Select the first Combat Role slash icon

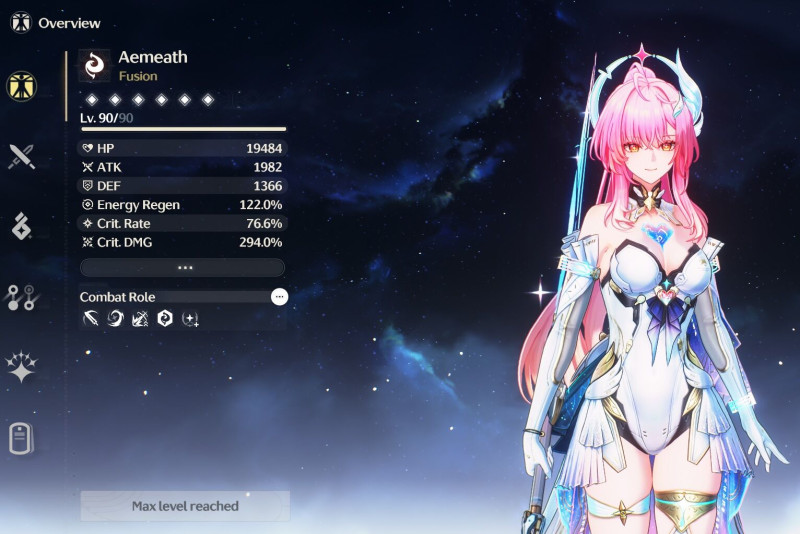pyautogui.click(x=91, y=320)
